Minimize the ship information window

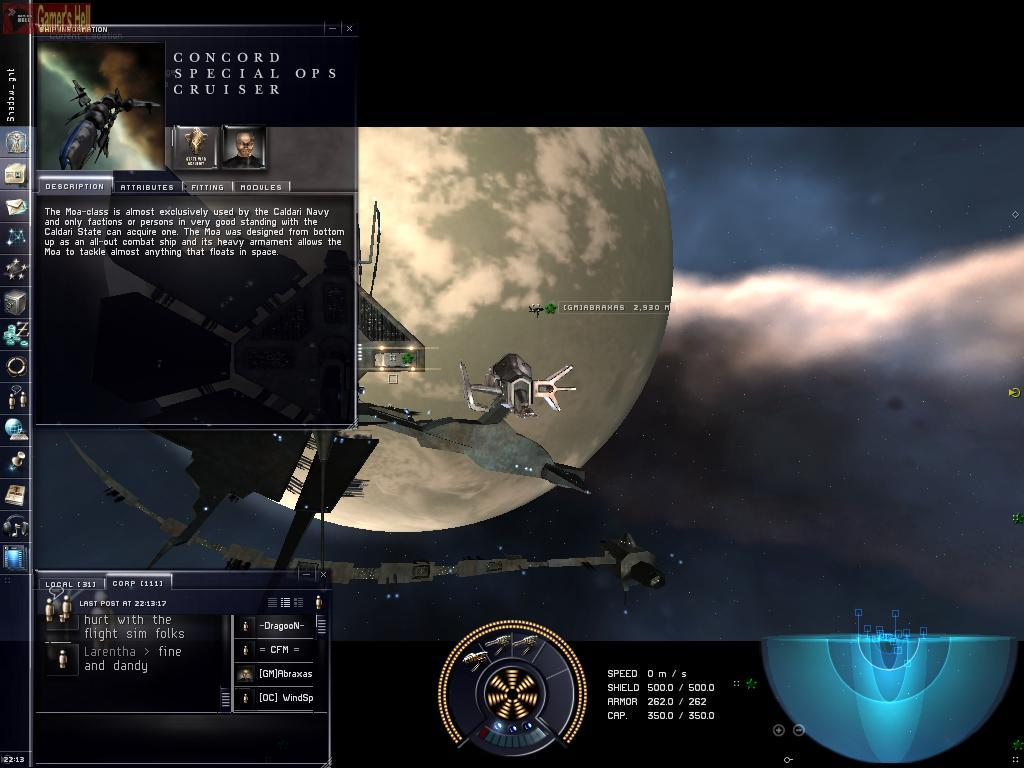(x=333, y=29)
